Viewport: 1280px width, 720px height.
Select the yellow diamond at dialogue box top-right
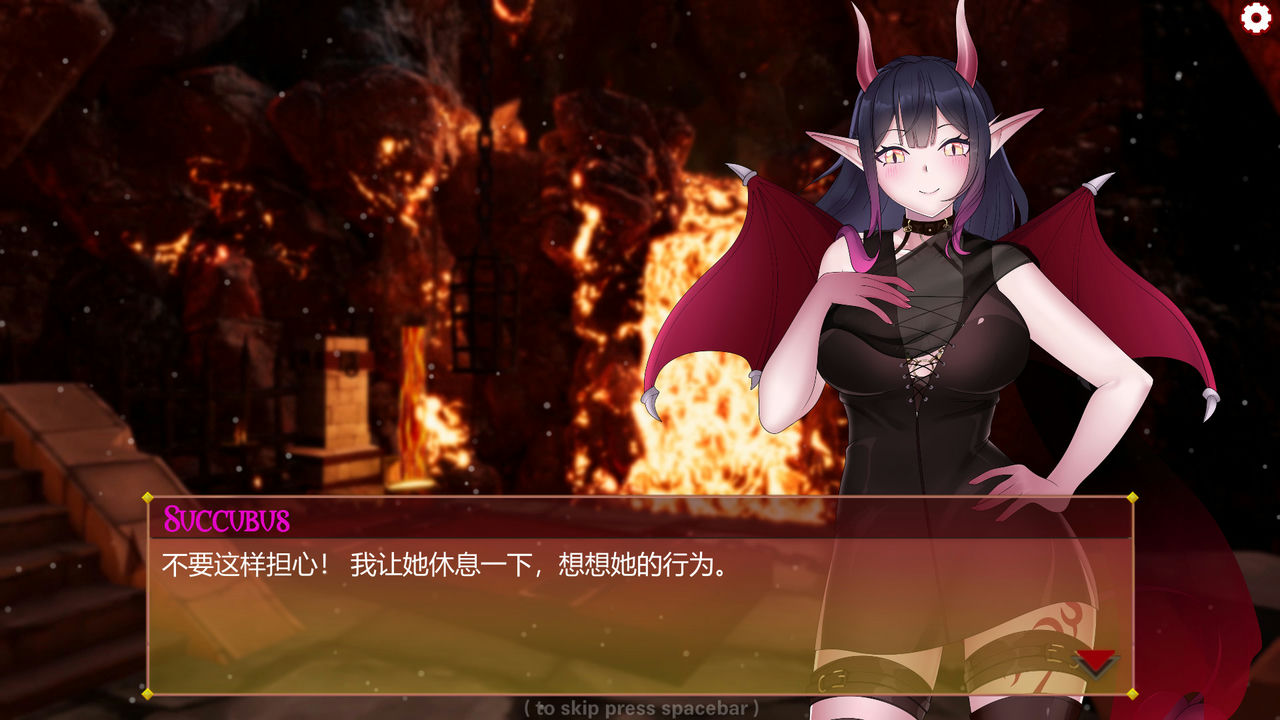tap(1131, 500)
